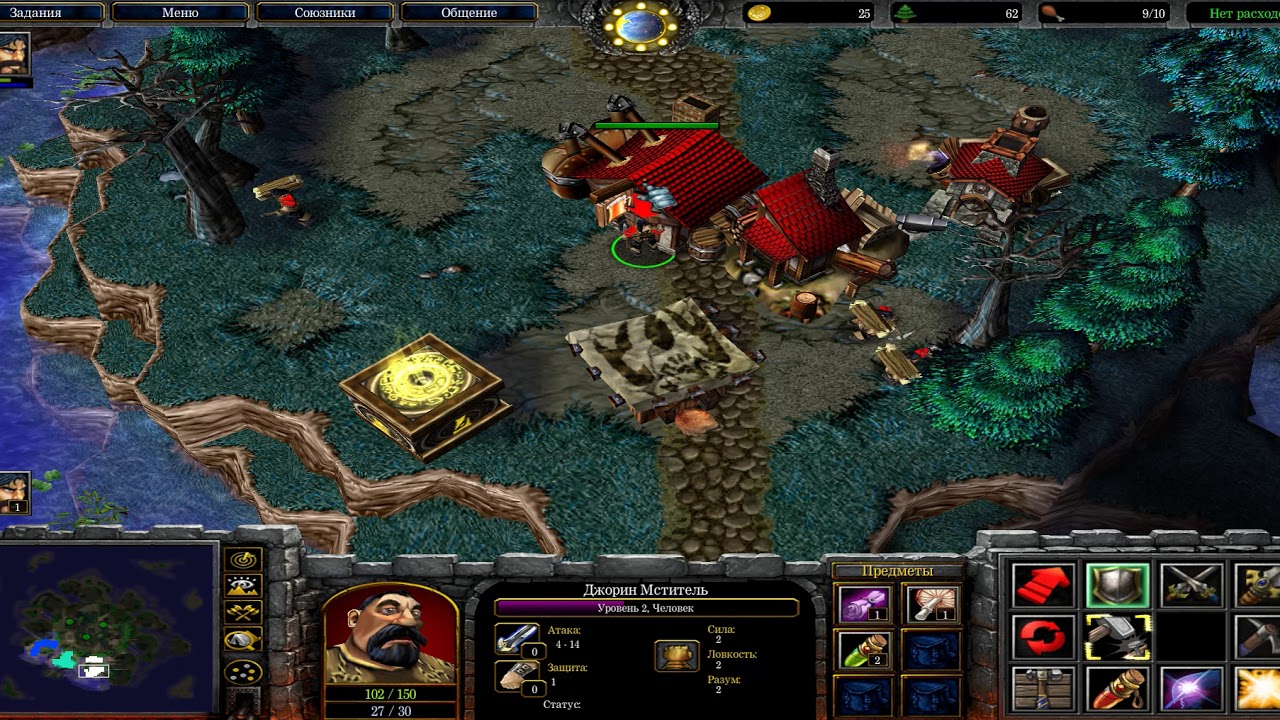Use the green potion in the inventory

(865, 649)
